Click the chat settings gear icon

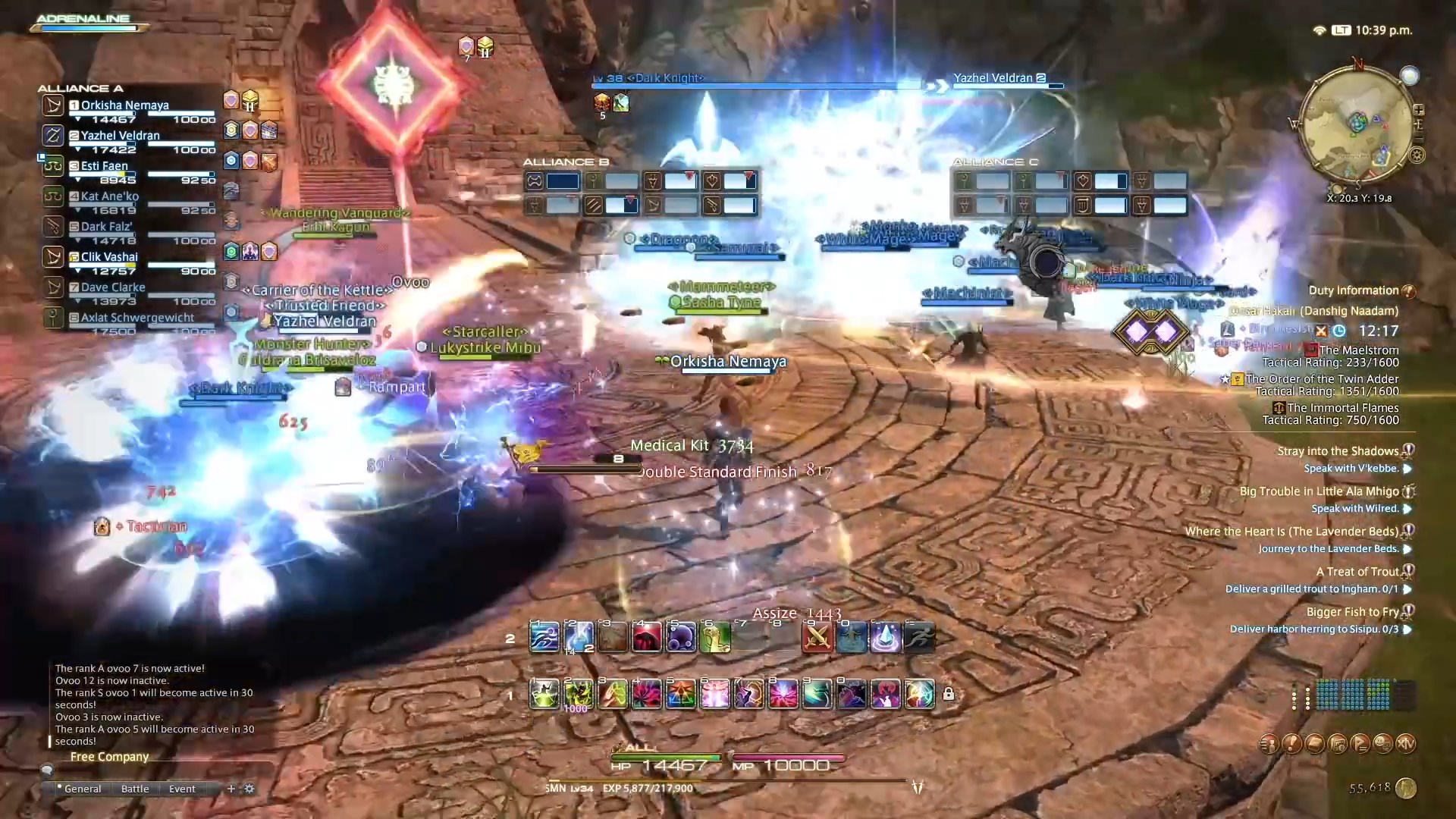(x=249, y=789)
